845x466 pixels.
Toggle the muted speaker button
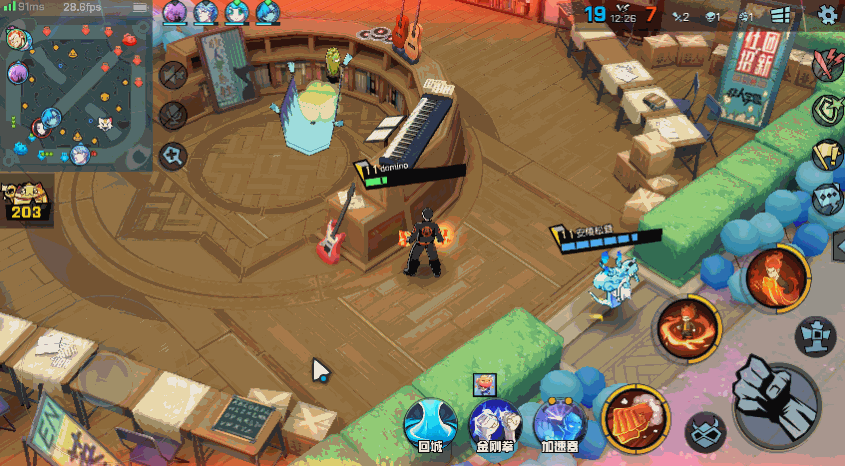174,75
